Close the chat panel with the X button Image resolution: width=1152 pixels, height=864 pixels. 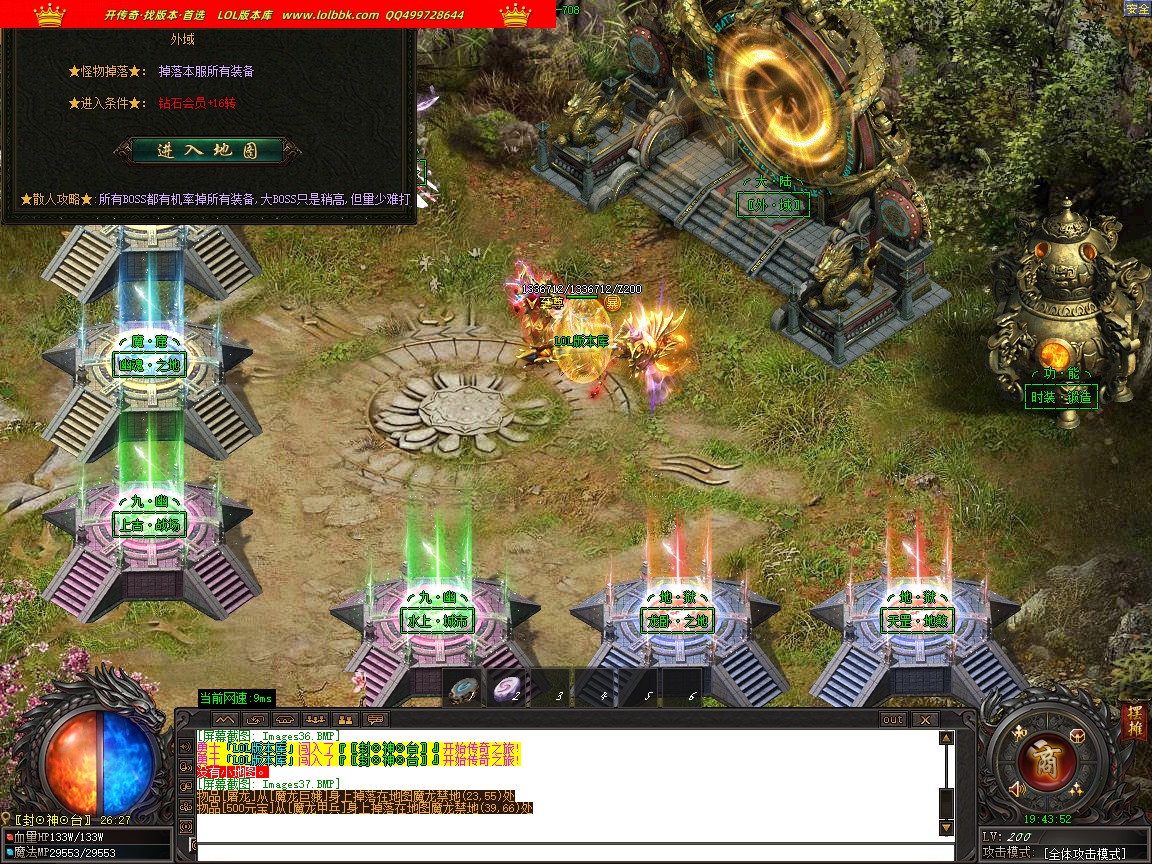[x=925, y=719]
